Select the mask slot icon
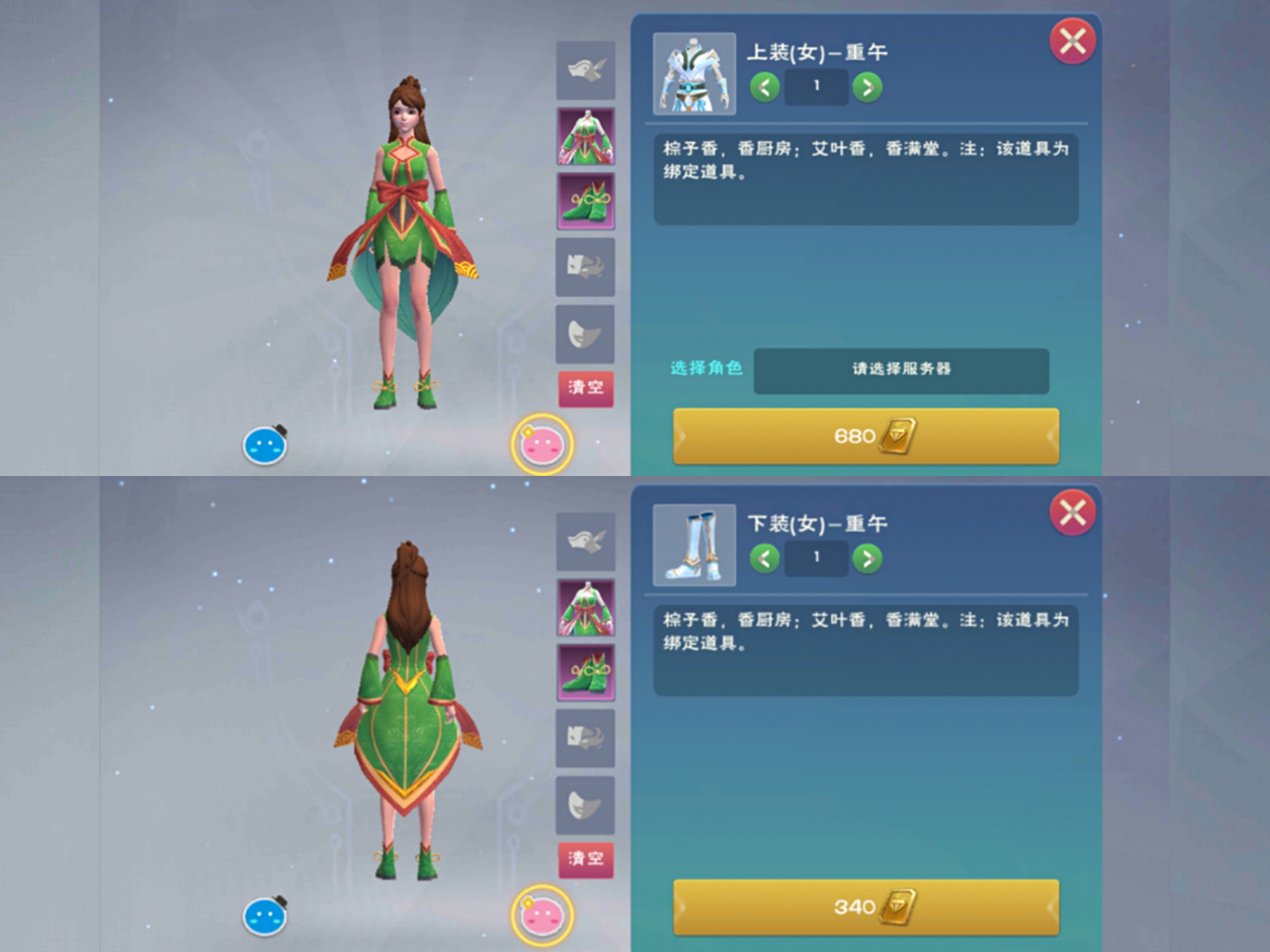The image size is (1270, 952). point(585,333)
